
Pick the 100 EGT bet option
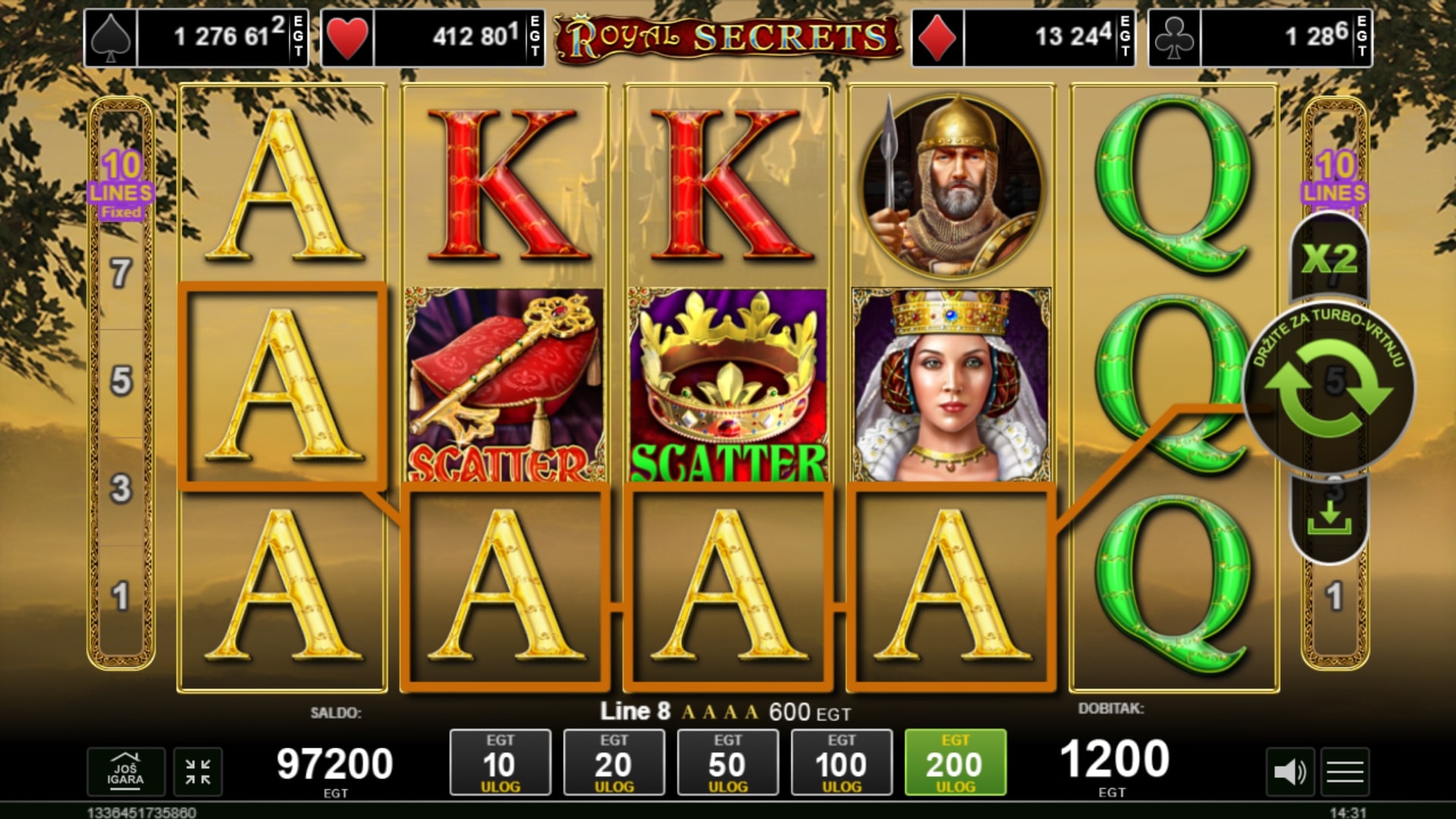(x=841, y=763)
